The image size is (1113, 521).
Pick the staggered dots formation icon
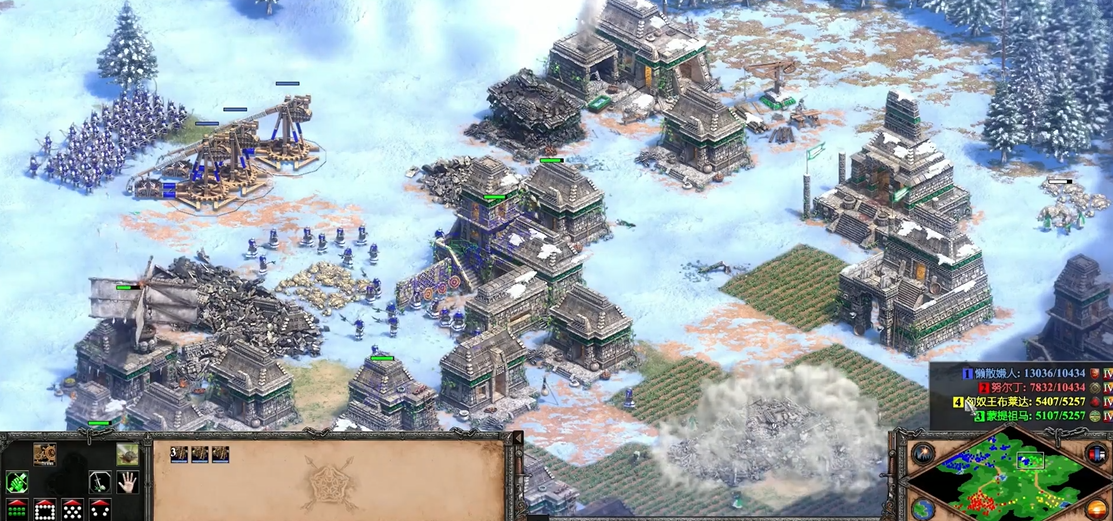72,510
